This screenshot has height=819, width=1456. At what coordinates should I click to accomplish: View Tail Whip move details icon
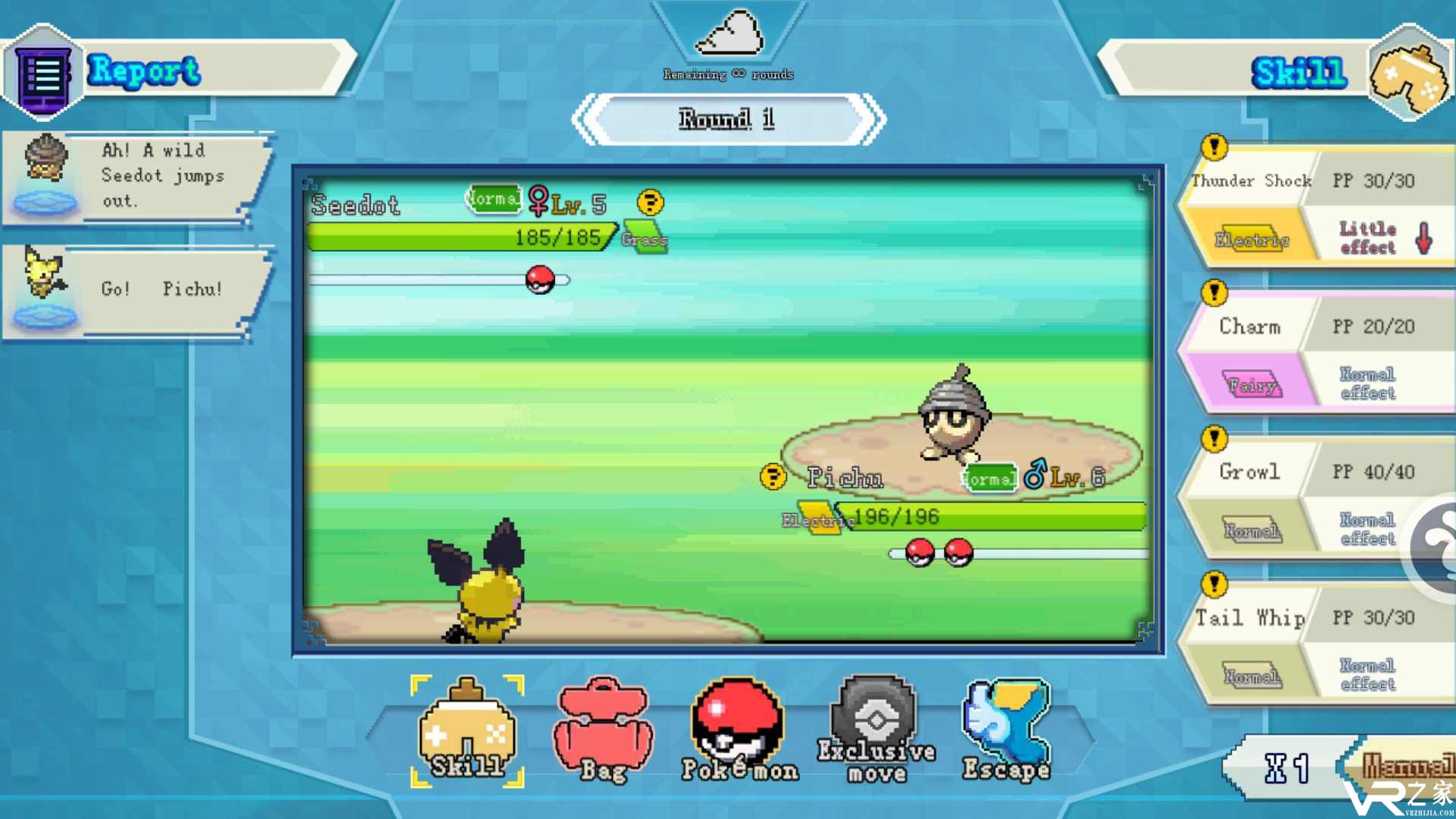pos(1214,584)
